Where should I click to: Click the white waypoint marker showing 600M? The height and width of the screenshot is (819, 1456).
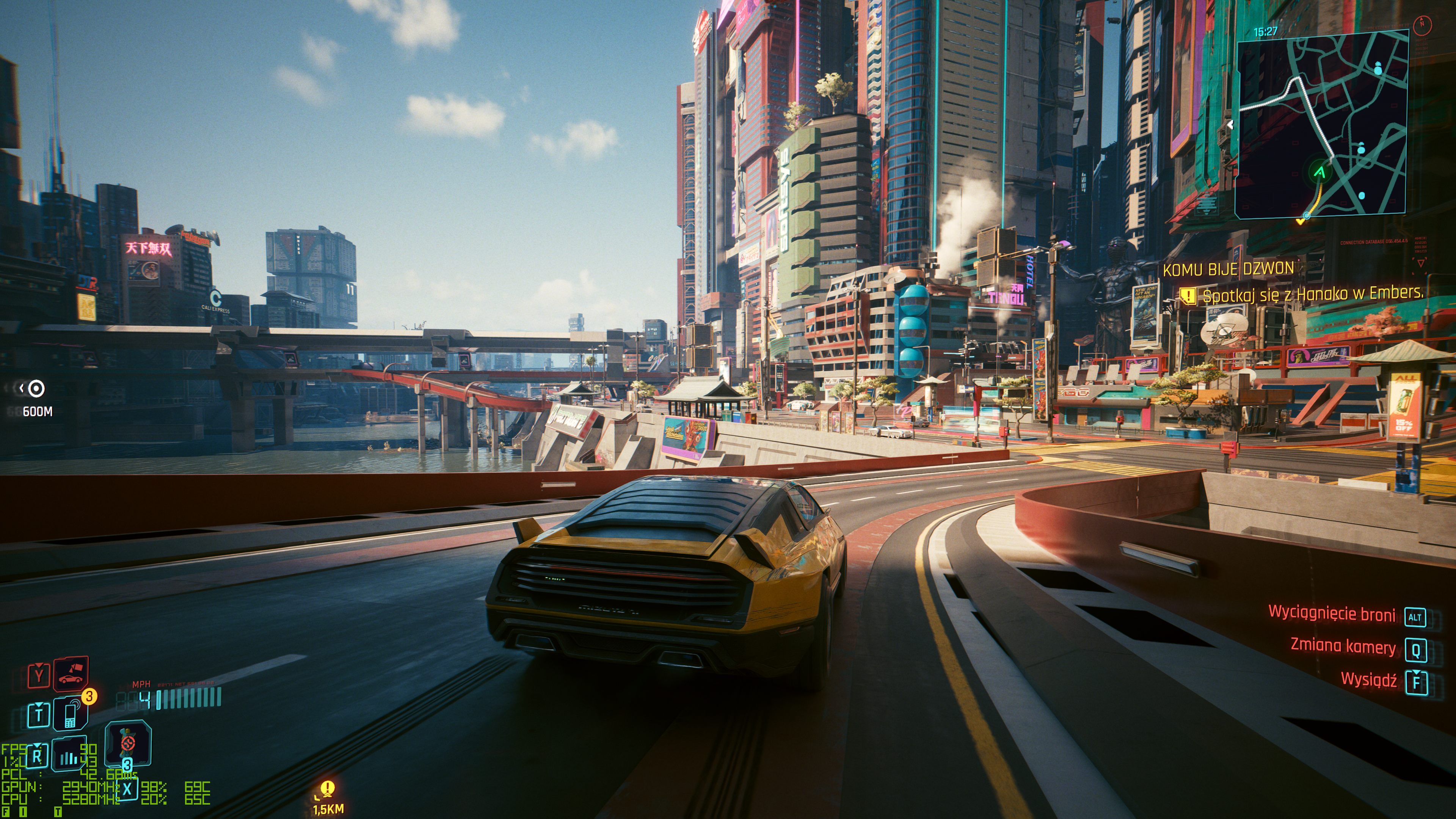tap(36, 388)
